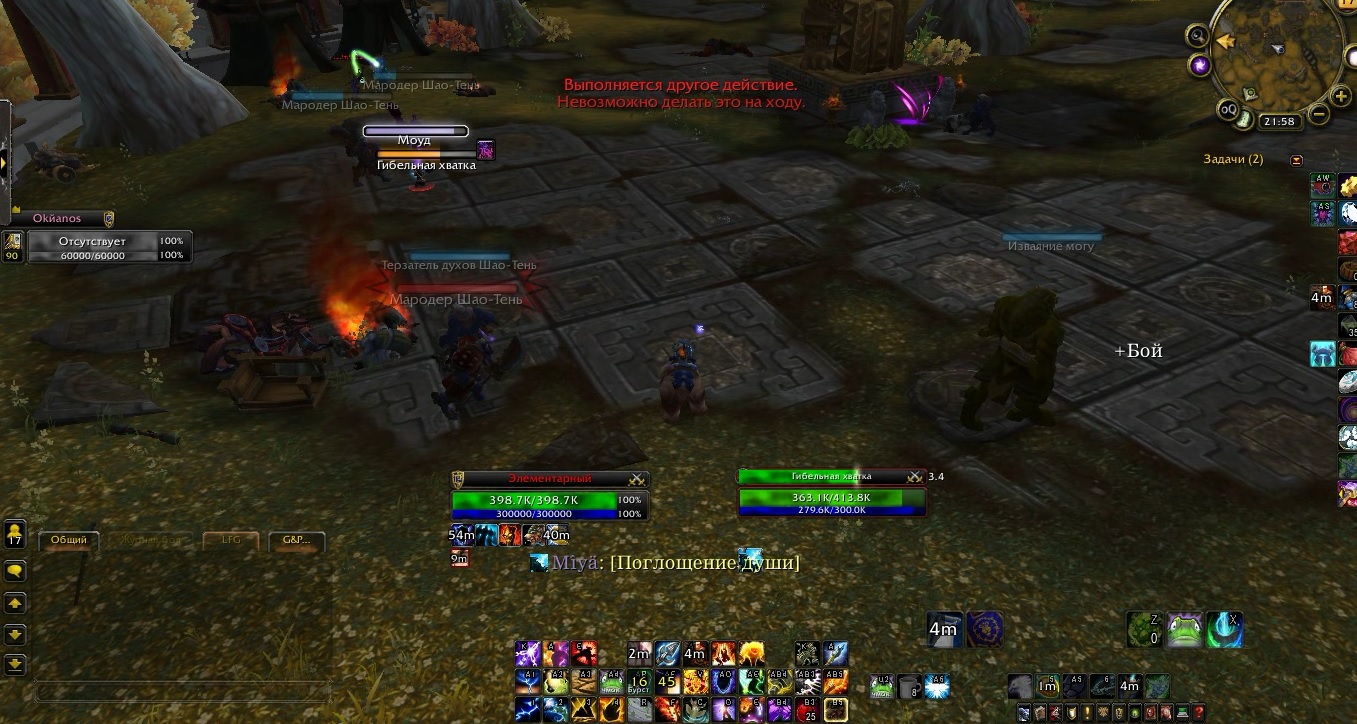This screenshot has height=724, width=1357.
Task: Open the chat speech-bubble menu
Action: (15, 570)
